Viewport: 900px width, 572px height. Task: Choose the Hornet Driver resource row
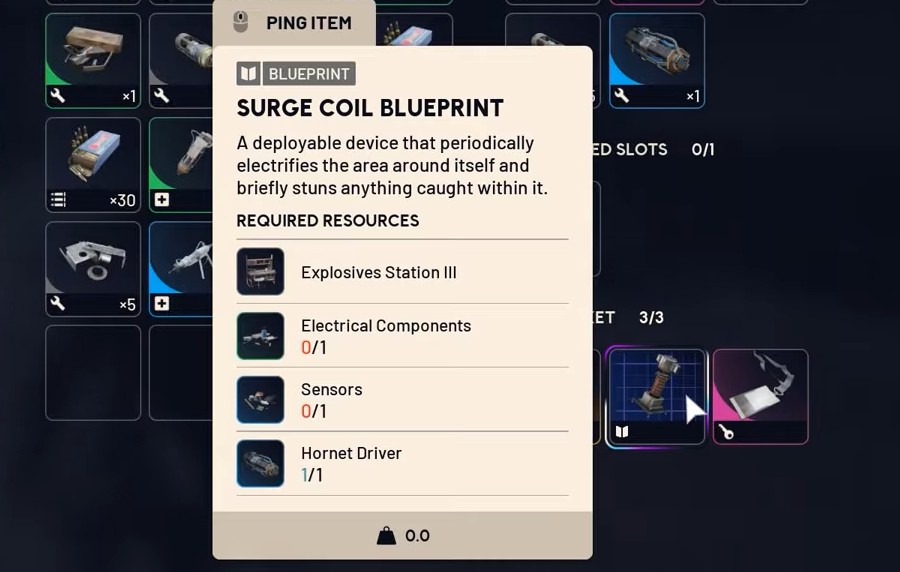tap(402, 463)
